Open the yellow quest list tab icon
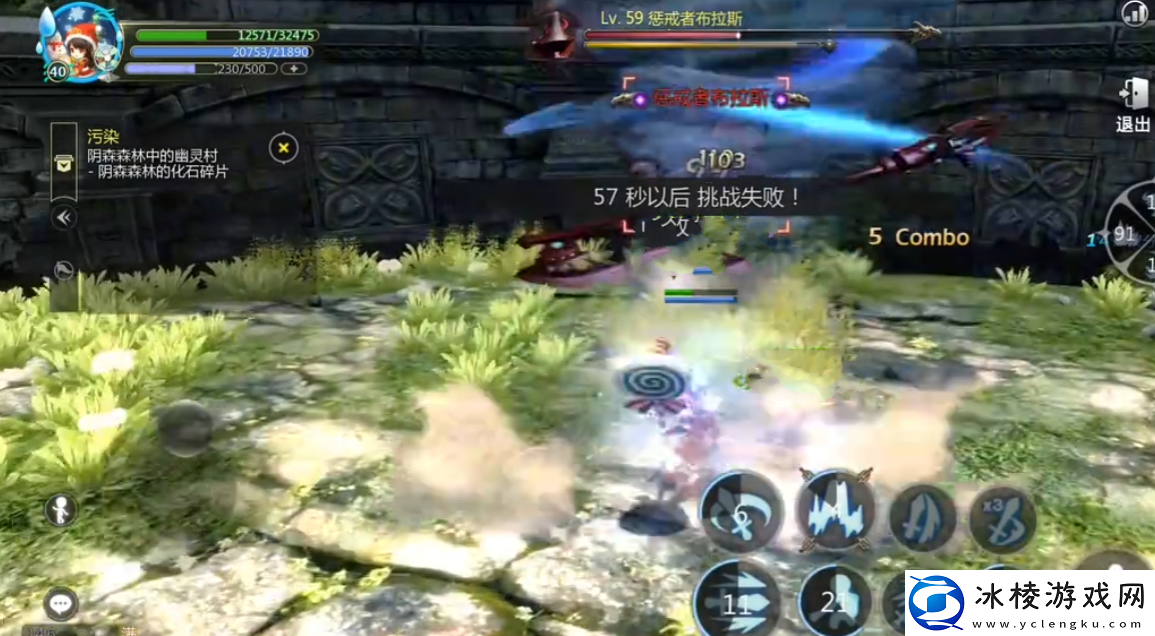 coord(64,165)
